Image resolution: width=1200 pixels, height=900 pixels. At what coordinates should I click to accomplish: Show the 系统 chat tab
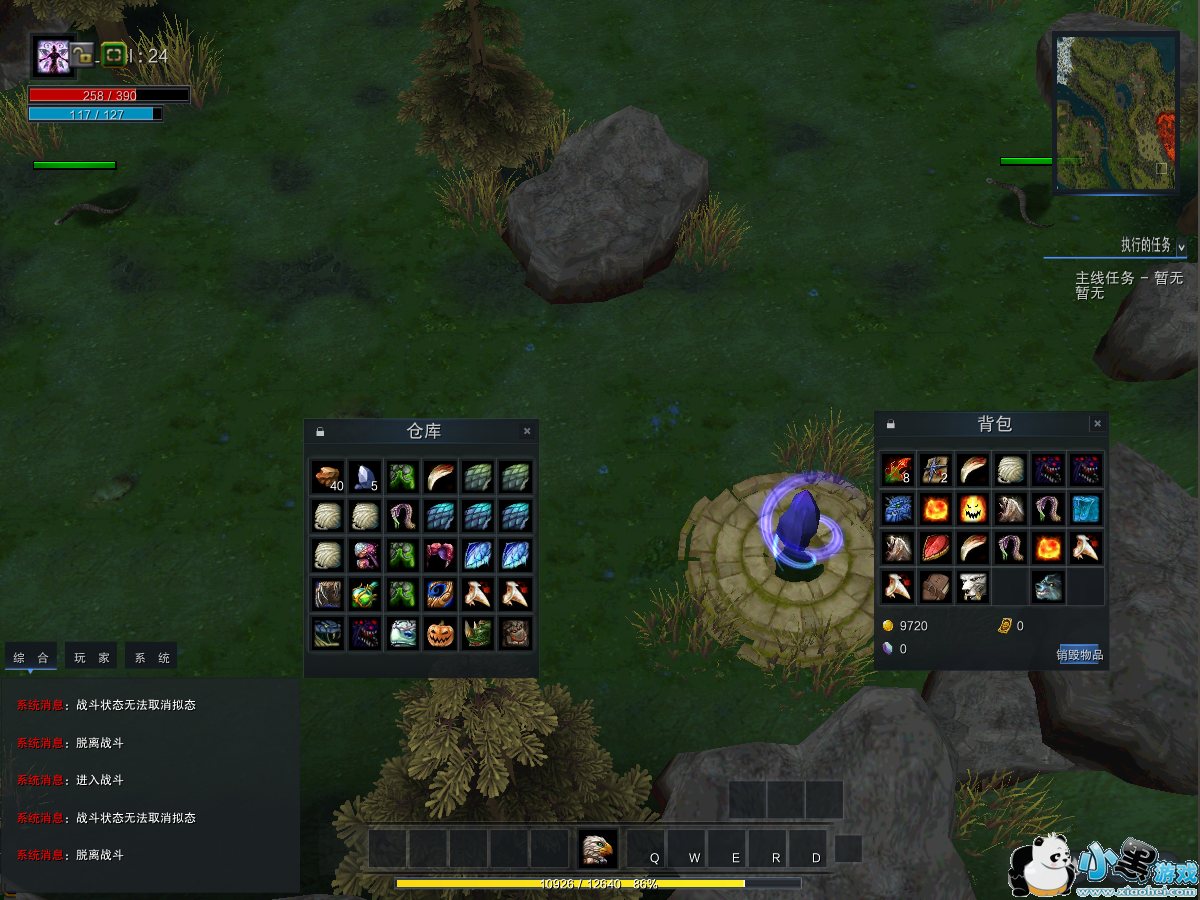[152, 658]
